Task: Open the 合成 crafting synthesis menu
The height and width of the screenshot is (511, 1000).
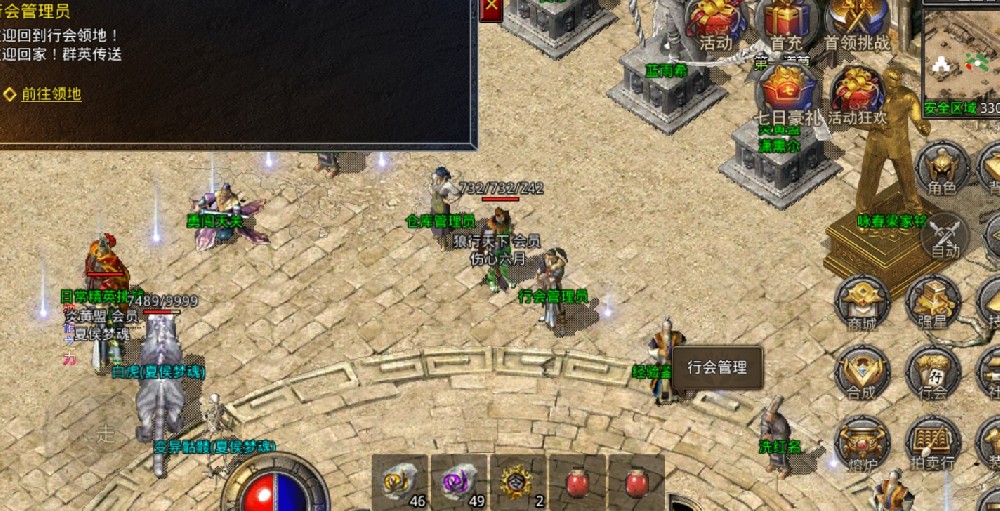Action: pyautogui.click(x=862, y=373)
